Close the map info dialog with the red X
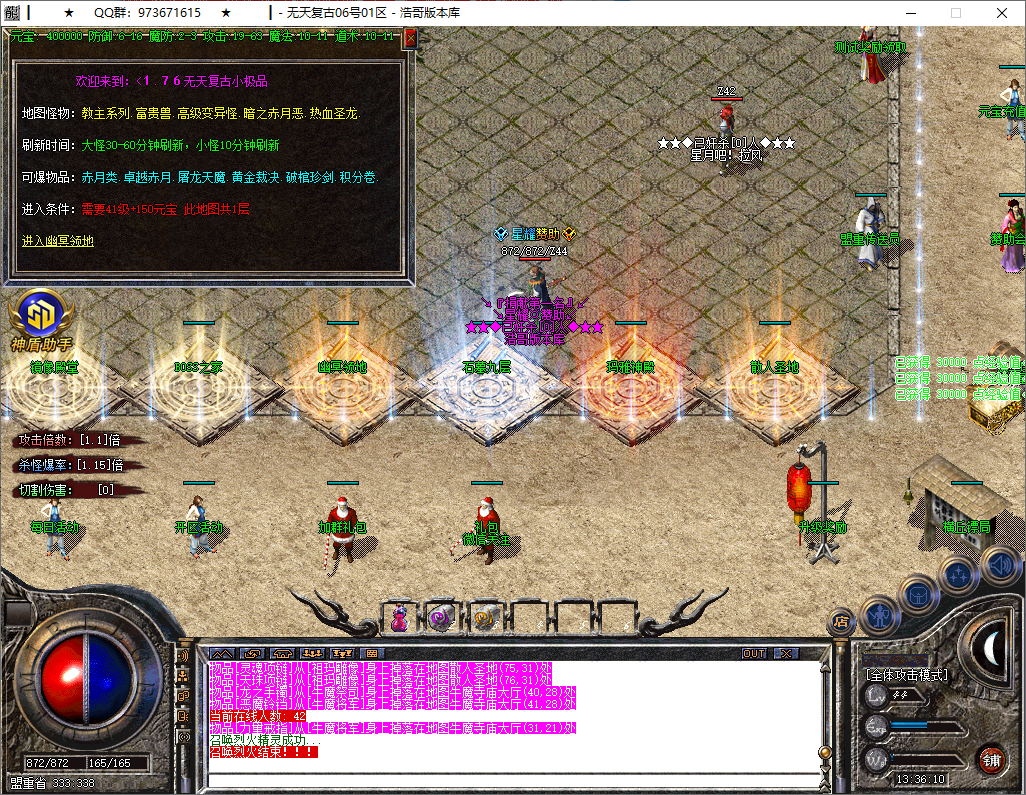This screenshot has height=795, width=1026. pyautogui.click(x=410, y=37)
